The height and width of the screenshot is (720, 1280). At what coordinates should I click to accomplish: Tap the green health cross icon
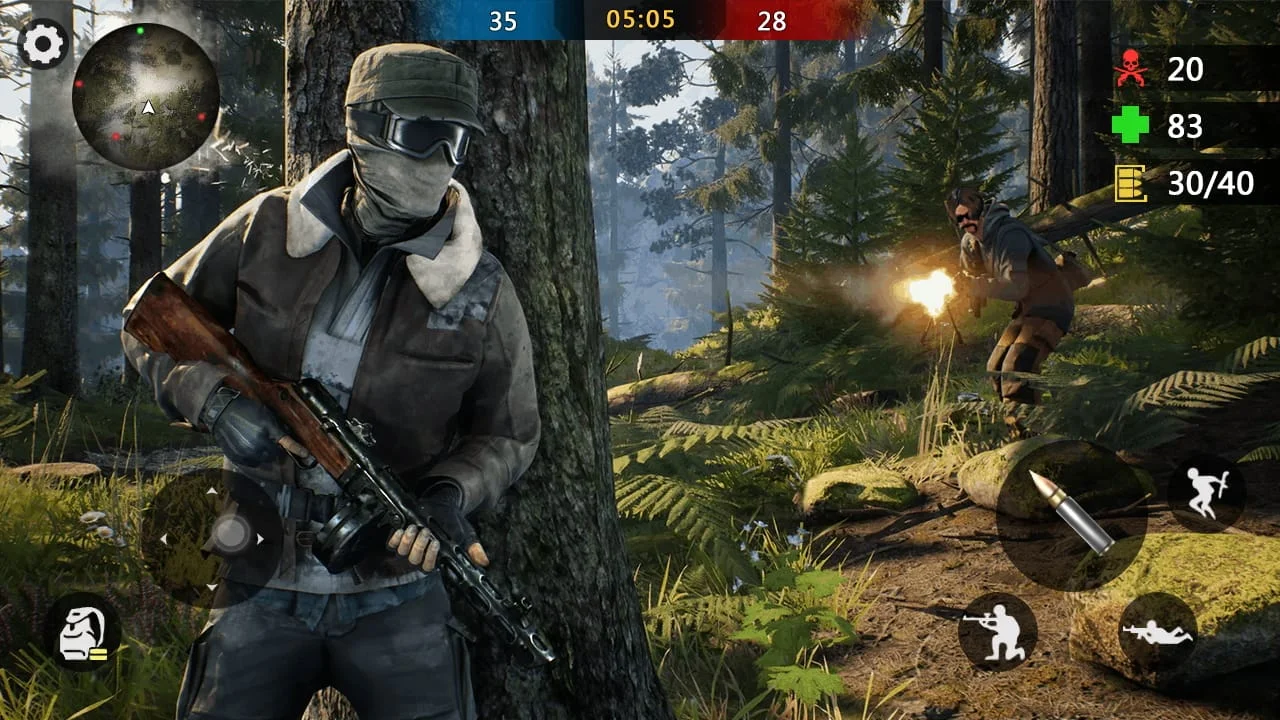(1132, 125)
